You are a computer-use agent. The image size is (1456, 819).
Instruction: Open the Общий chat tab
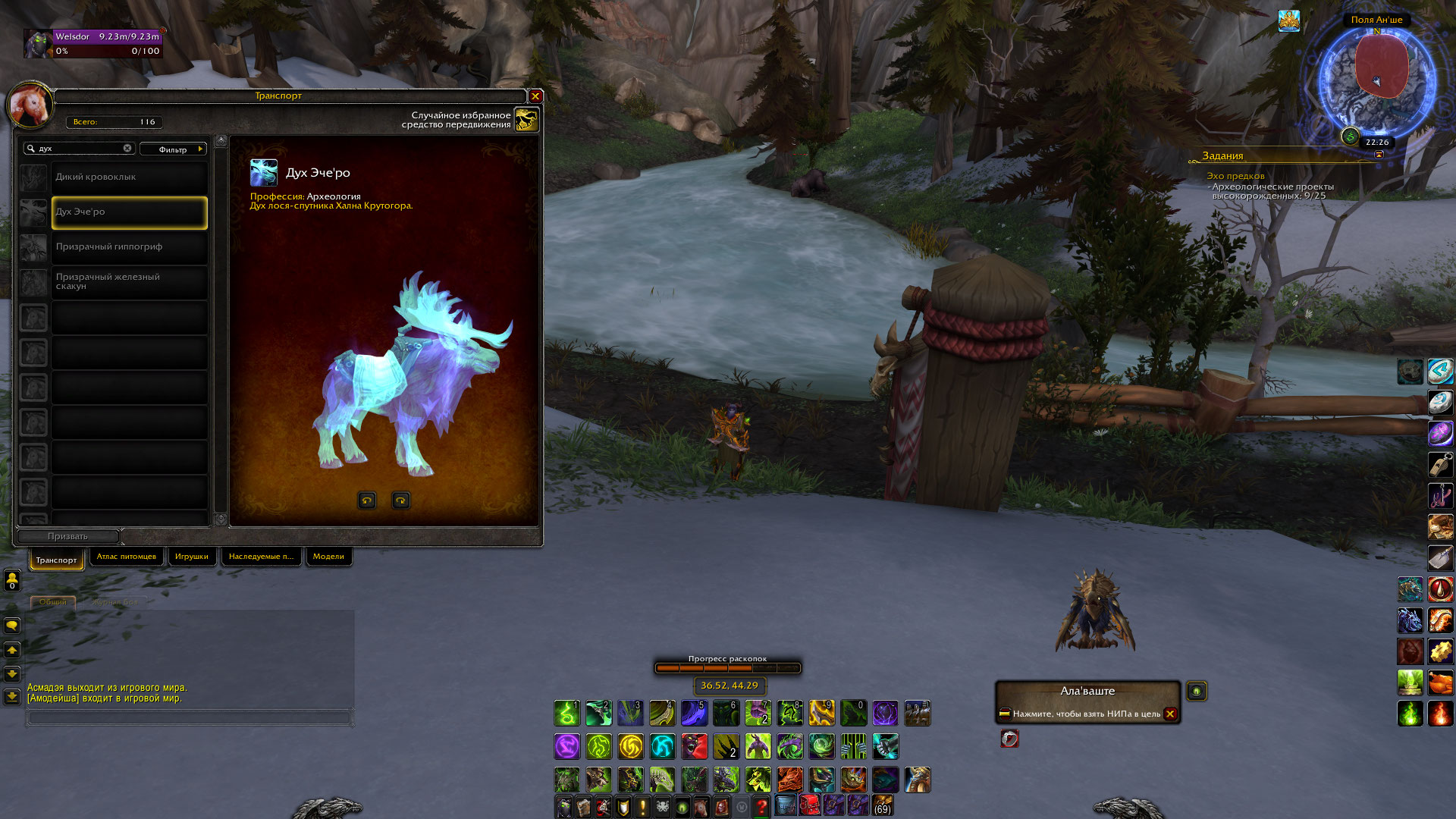(53, 602)
